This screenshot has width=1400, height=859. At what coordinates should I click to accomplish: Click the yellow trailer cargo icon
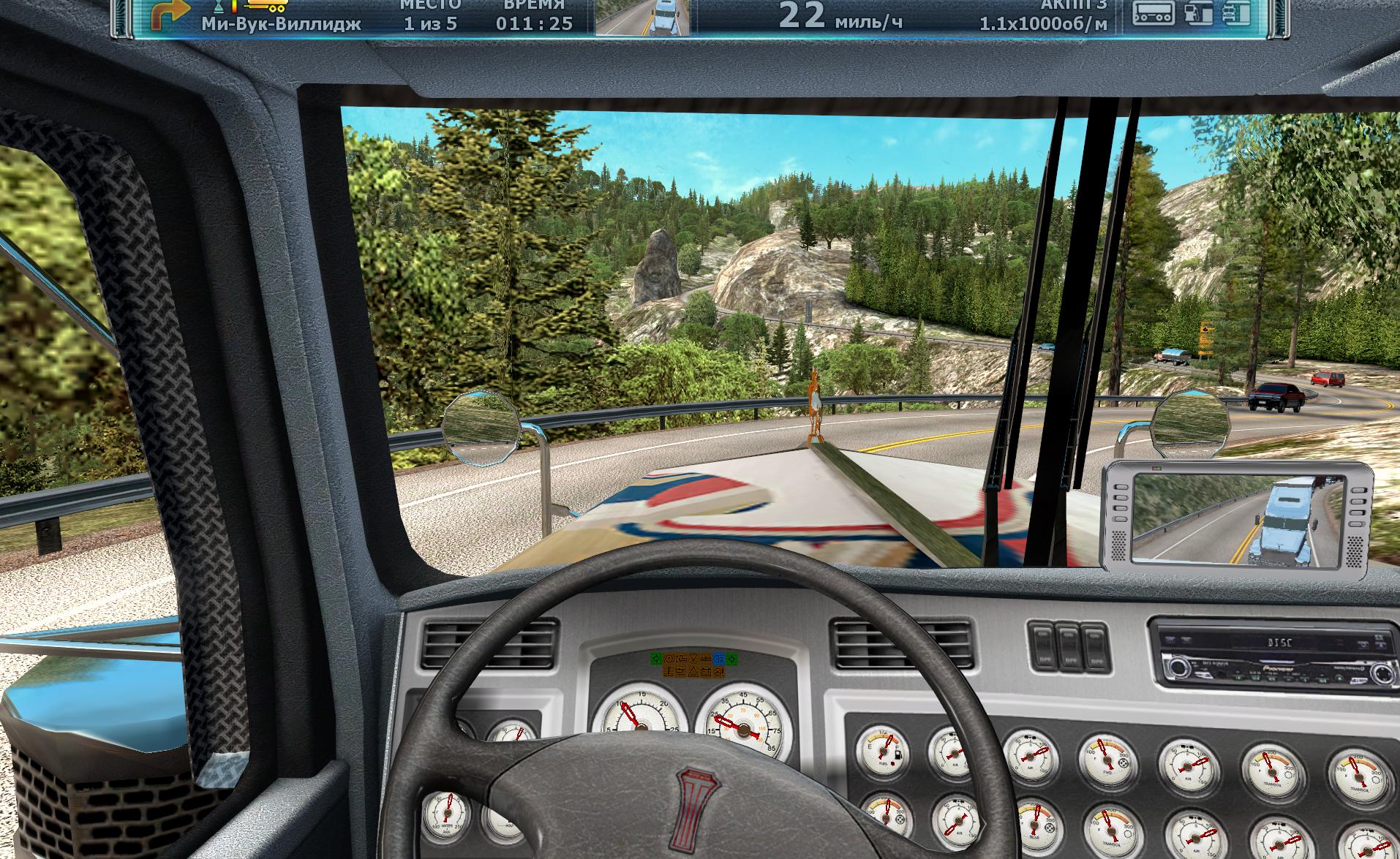point(267,7)
